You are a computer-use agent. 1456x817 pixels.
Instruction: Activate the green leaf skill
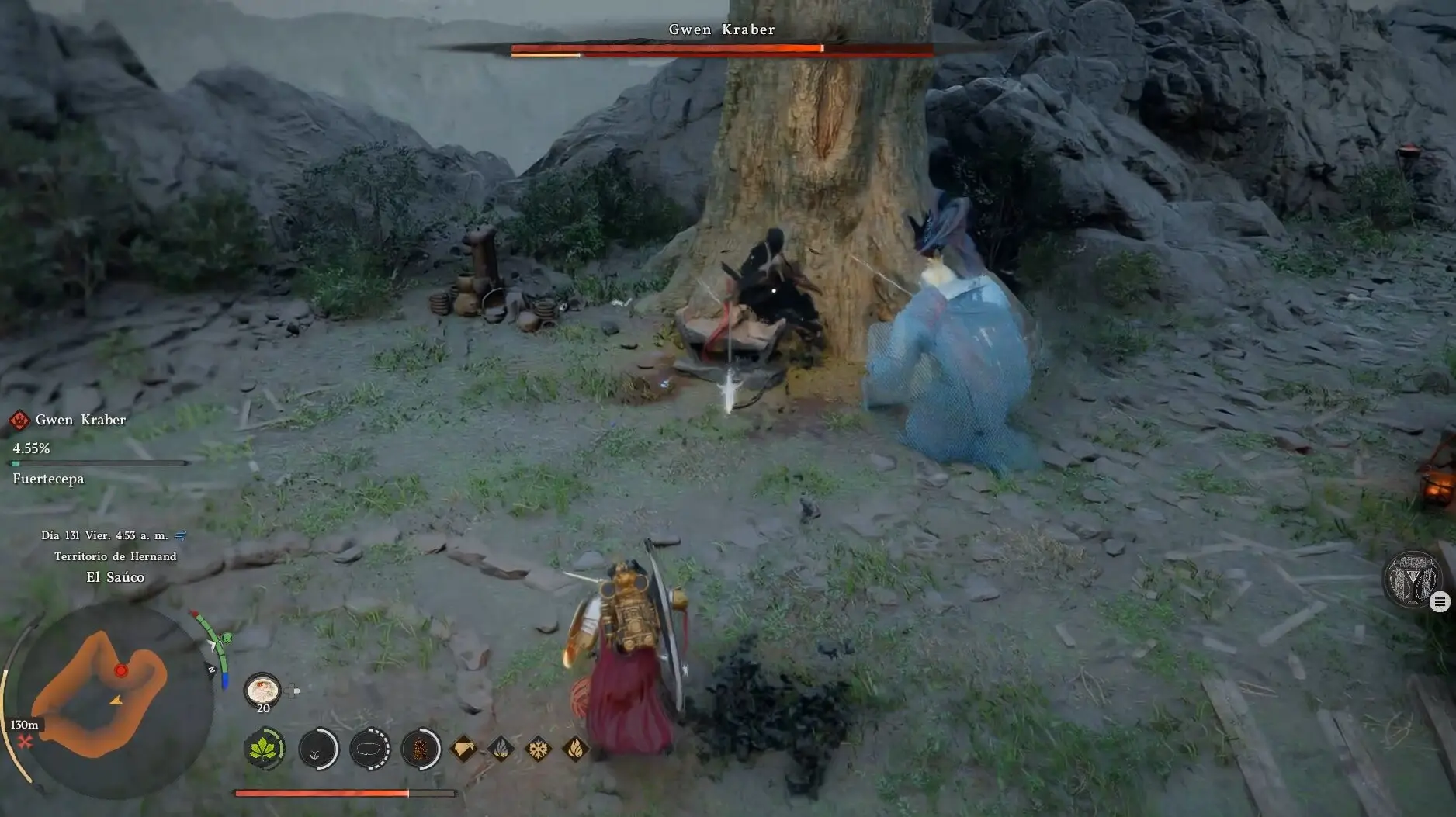[x=265, y=749]
